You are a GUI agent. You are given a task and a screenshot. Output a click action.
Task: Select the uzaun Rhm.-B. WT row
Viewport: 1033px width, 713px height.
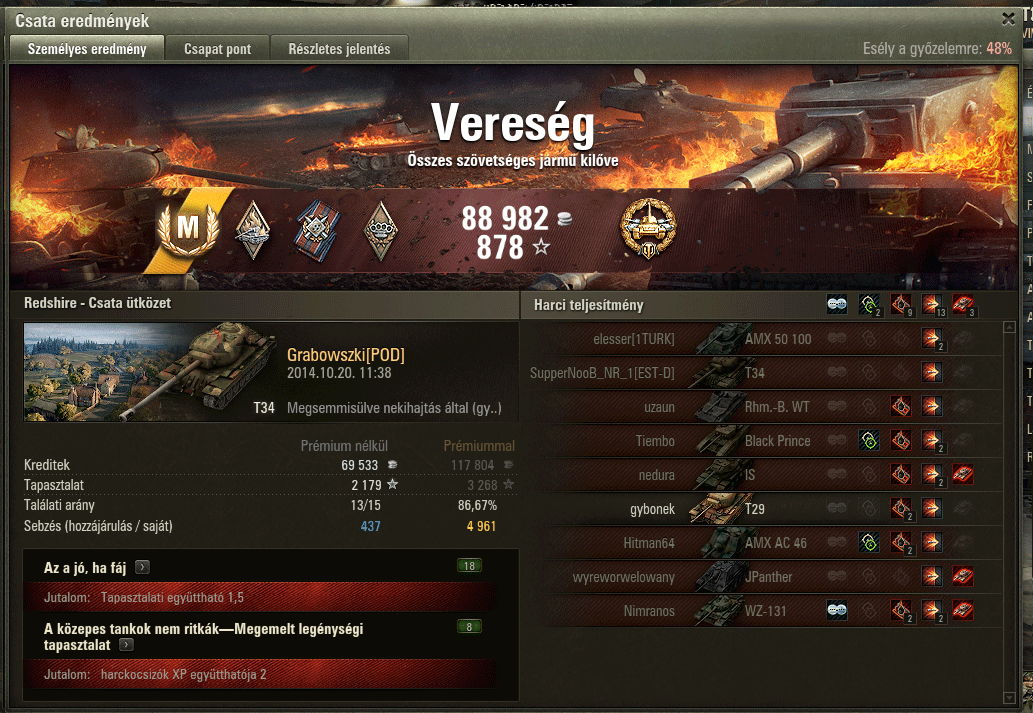tap(760, 407)
